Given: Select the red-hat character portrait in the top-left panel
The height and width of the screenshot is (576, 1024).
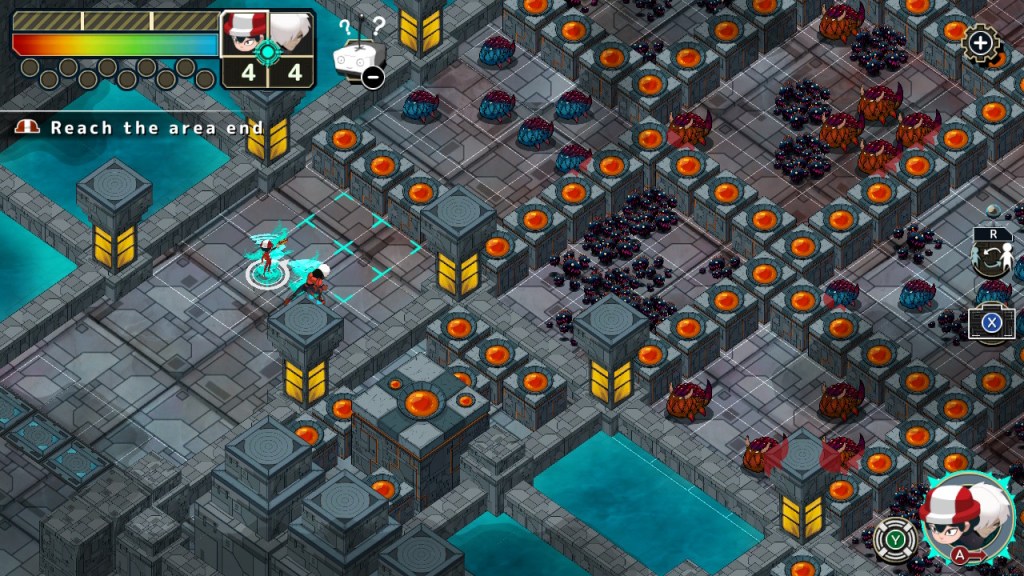Looking at the screenshot, I should [x=243, y=38].
